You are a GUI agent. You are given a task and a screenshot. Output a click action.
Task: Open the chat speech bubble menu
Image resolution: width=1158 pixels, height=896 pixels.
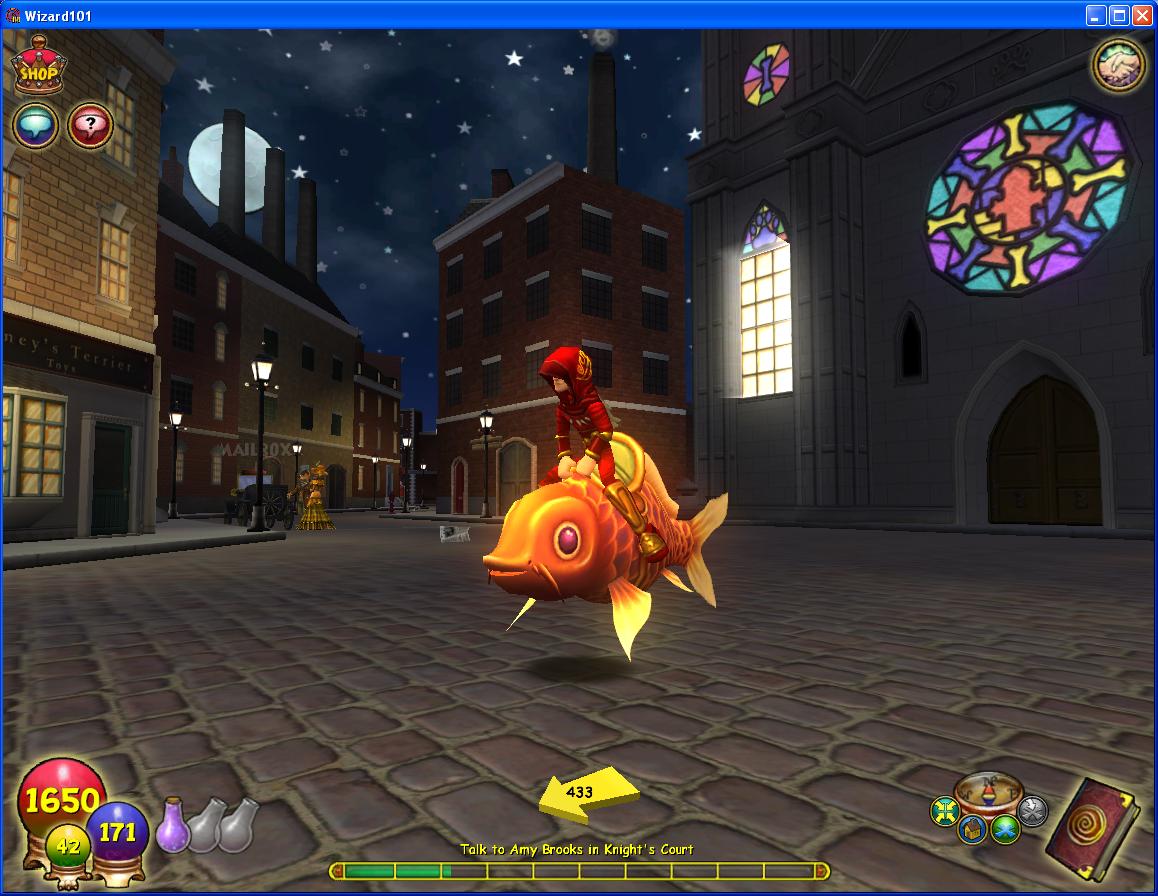[35, 127]
